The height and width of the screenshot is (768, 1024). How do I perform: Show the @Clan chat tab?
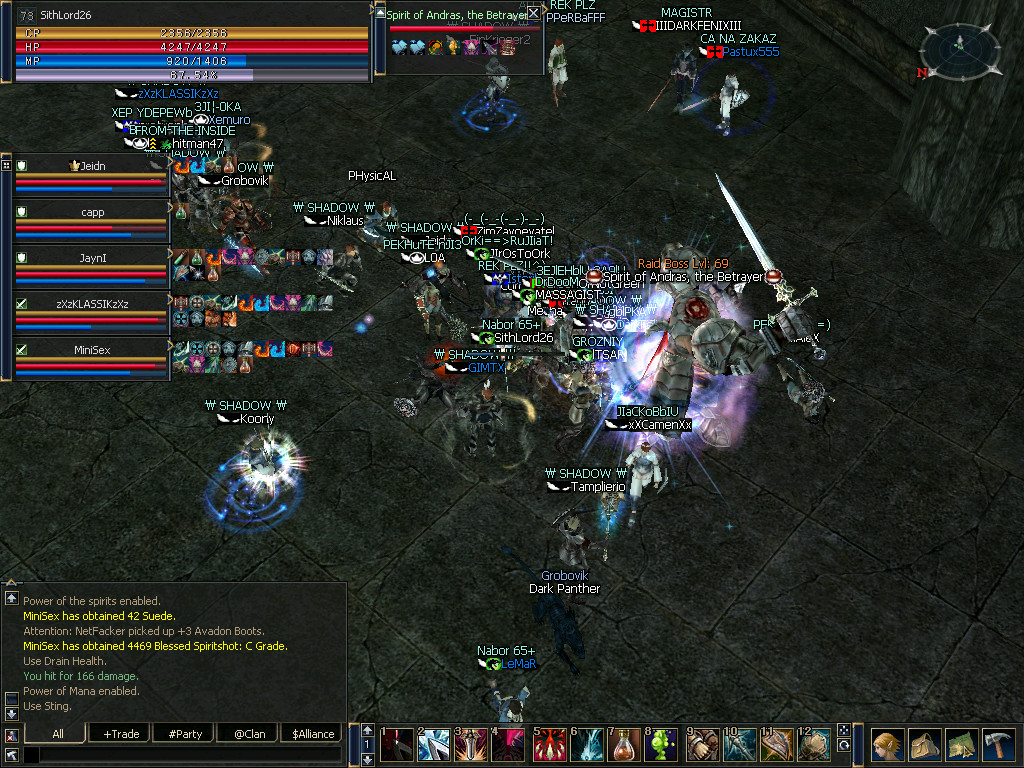pyautogui.click(x=248, y=734)
